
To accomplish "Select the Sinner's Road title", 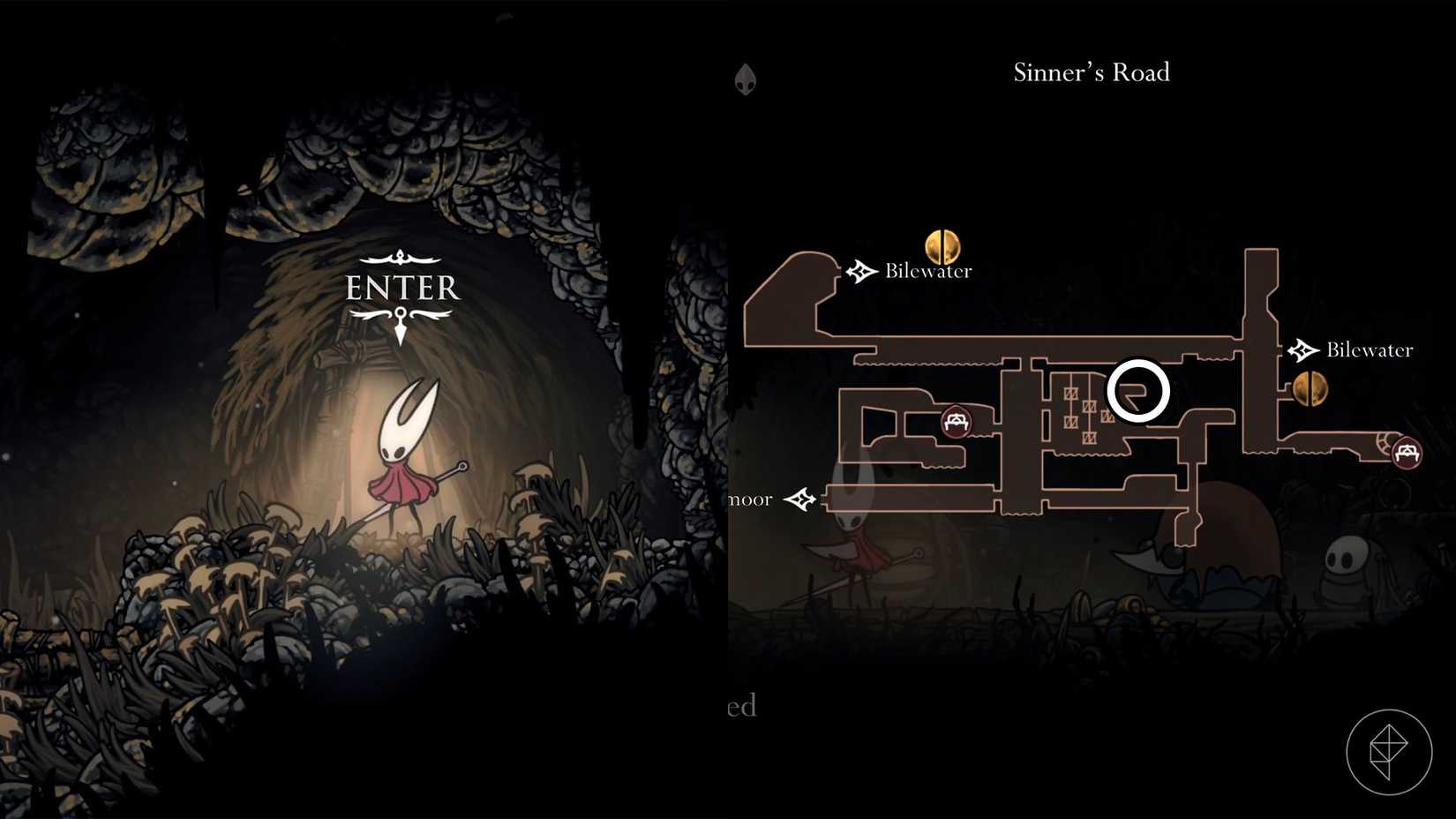I will [x=1091, y=72].
